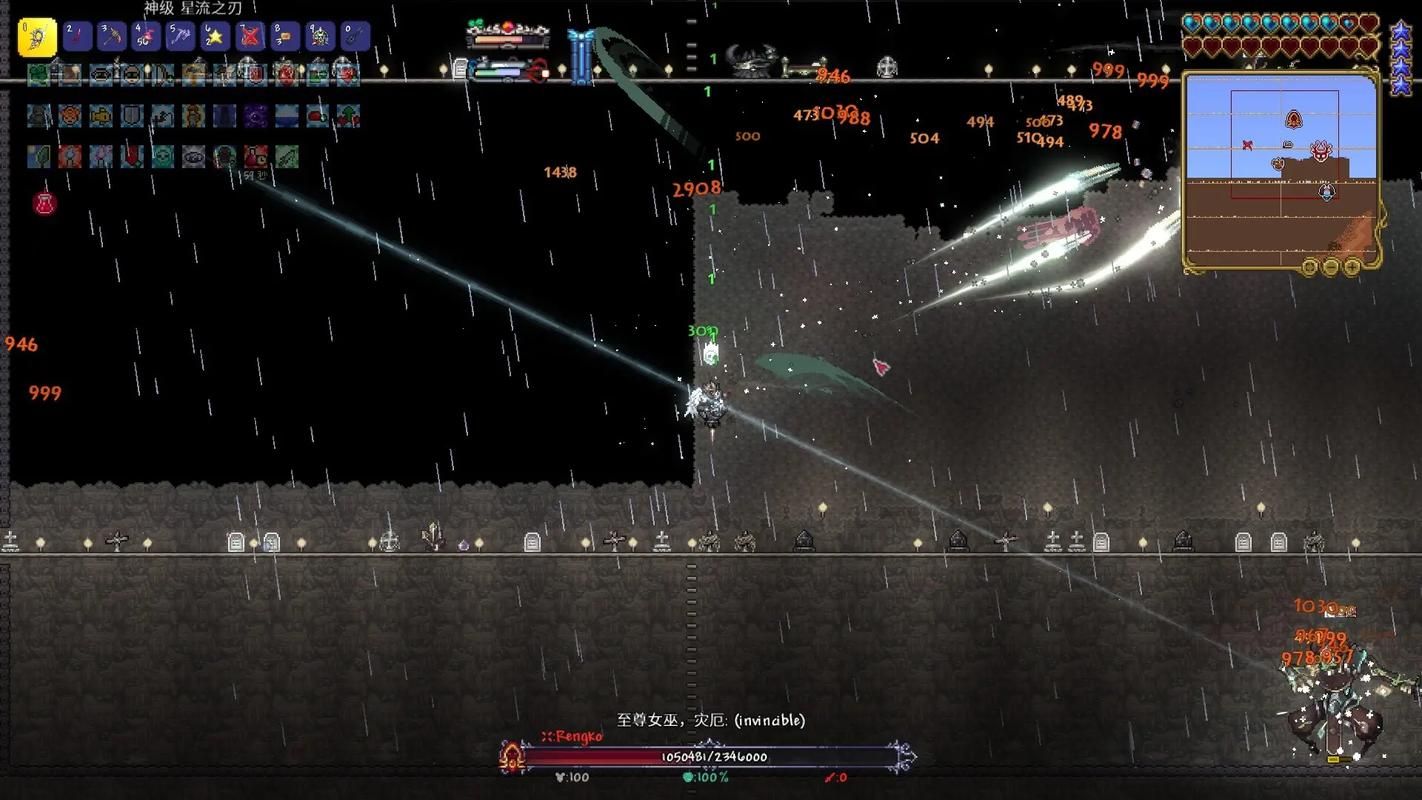Click the potion-and-clock buff icon with timer

256,157
